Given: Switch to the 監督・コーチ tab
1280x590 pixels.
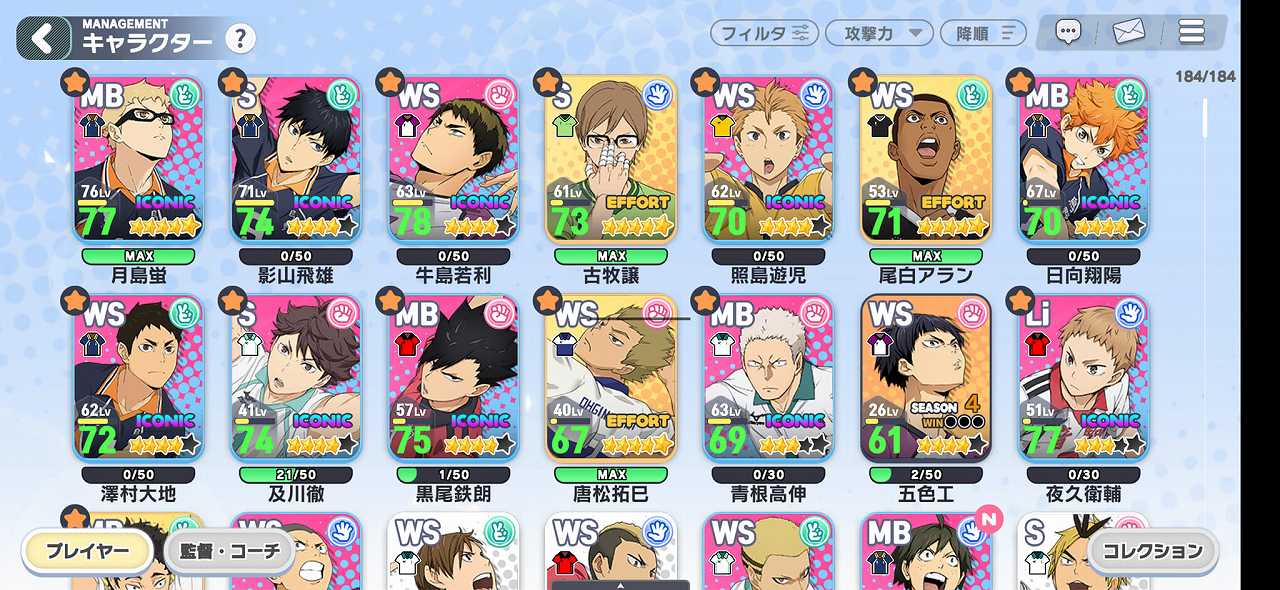Looking at the screenshot, I should pyautogui.click(x=229, y=551).
